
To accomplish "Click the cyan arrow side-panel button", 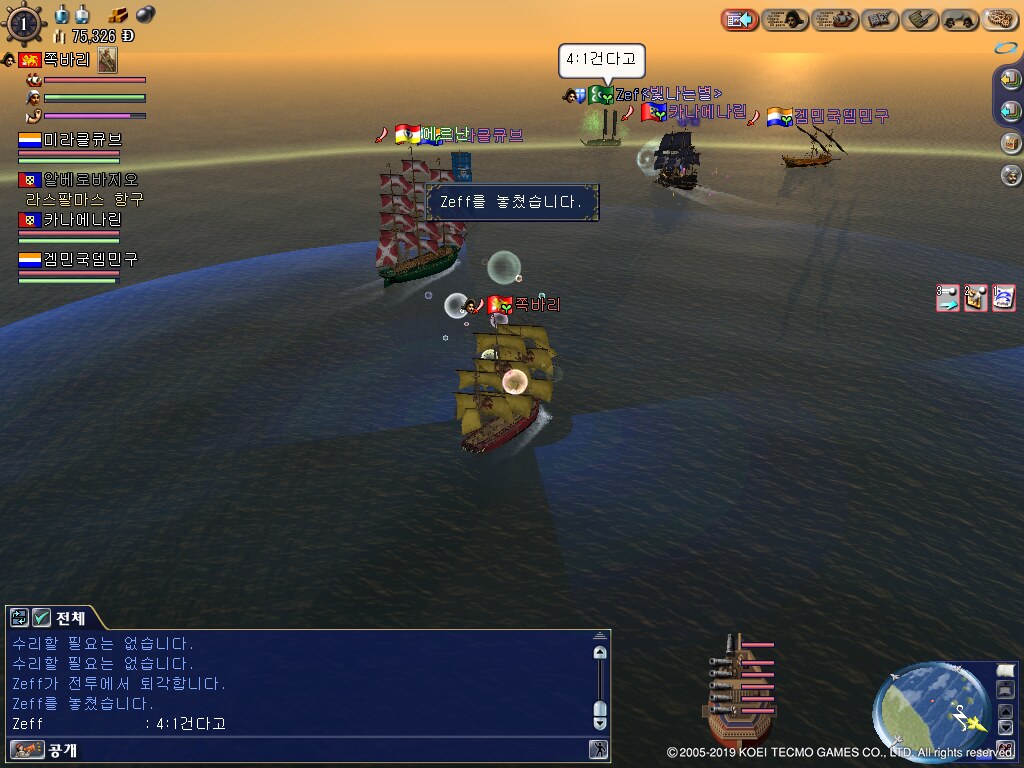I will point(1010,111).
